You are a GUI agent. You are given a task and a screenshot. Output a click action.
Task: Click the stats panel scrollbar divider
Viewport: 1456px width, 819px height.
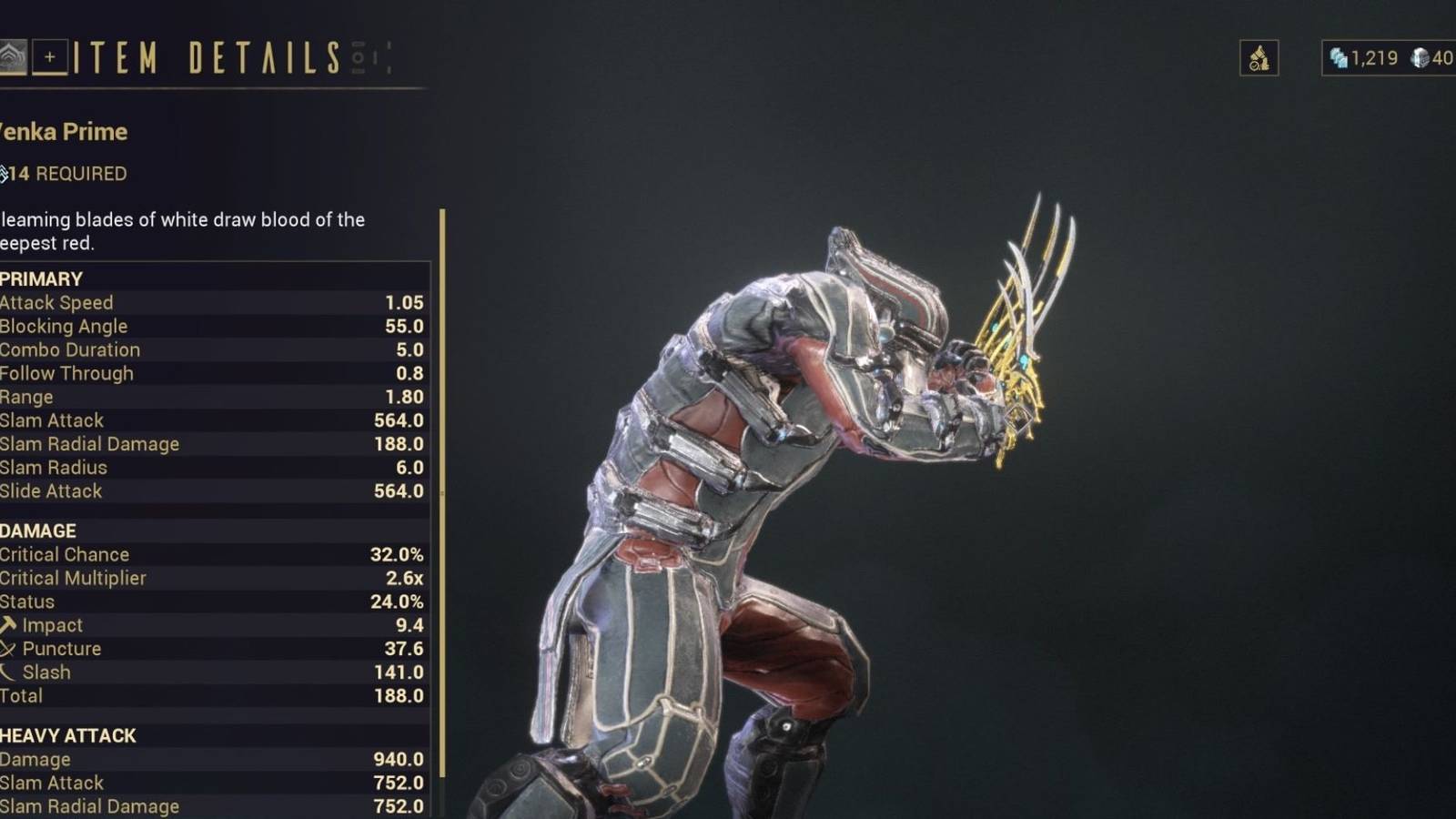440,500
